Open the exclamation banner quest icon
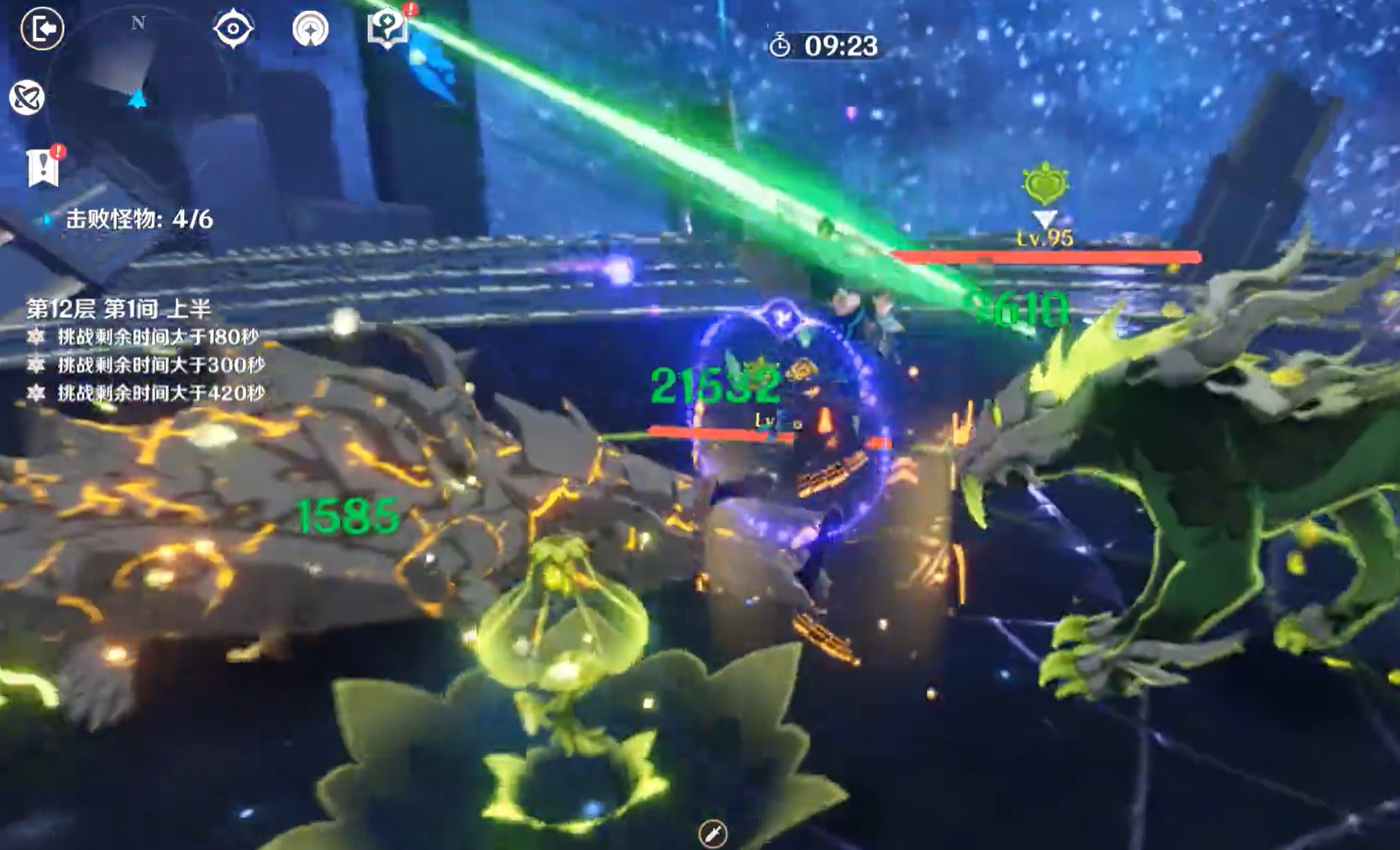The height and width of the screenshot is (850, 1400). [43, 167]
